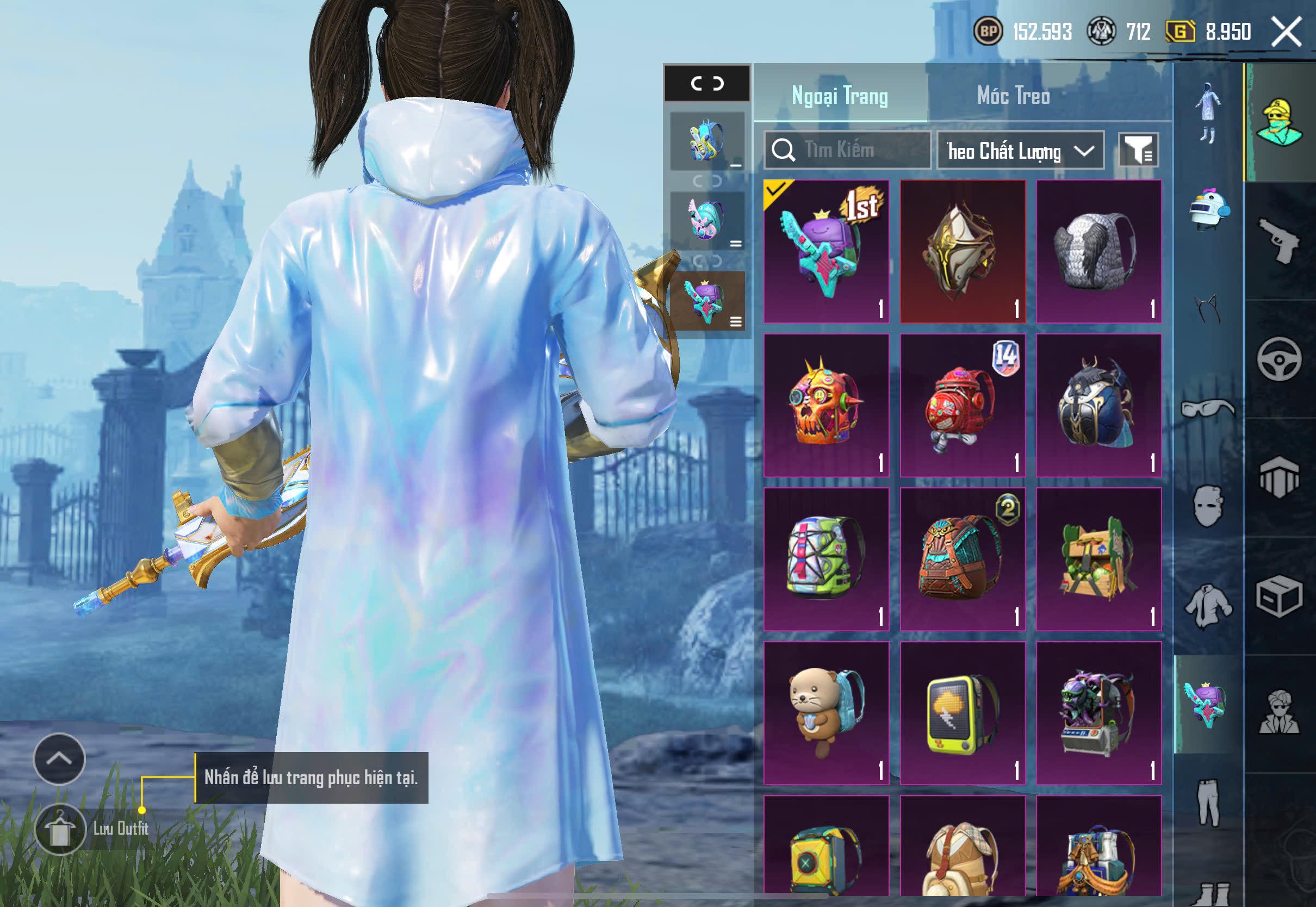Open the steering wheel vehicle category
The image size is (1316, 907).
coord(1279,359)
